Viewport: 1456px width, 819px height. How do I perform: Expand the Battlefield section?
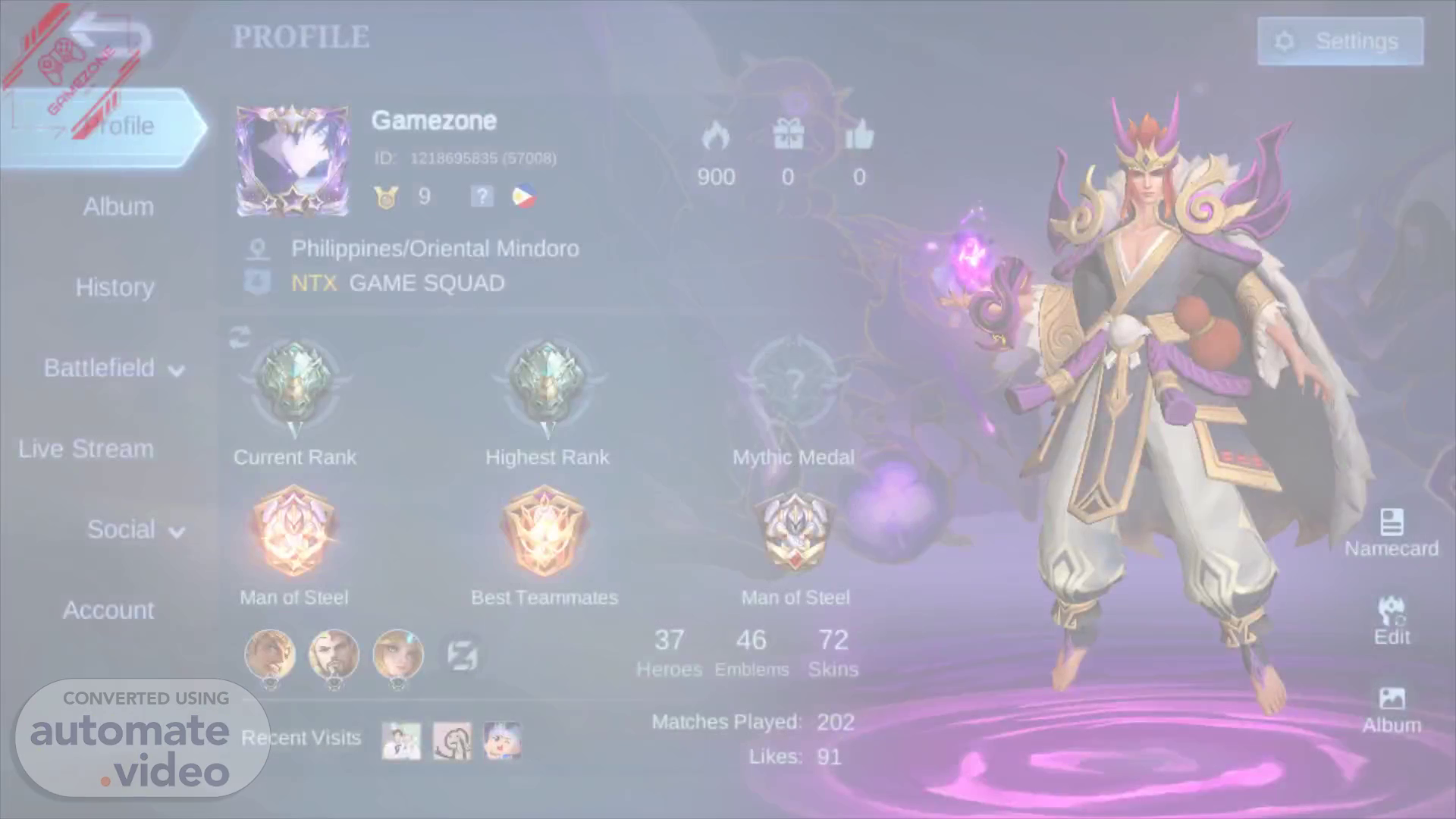(114, 369)
